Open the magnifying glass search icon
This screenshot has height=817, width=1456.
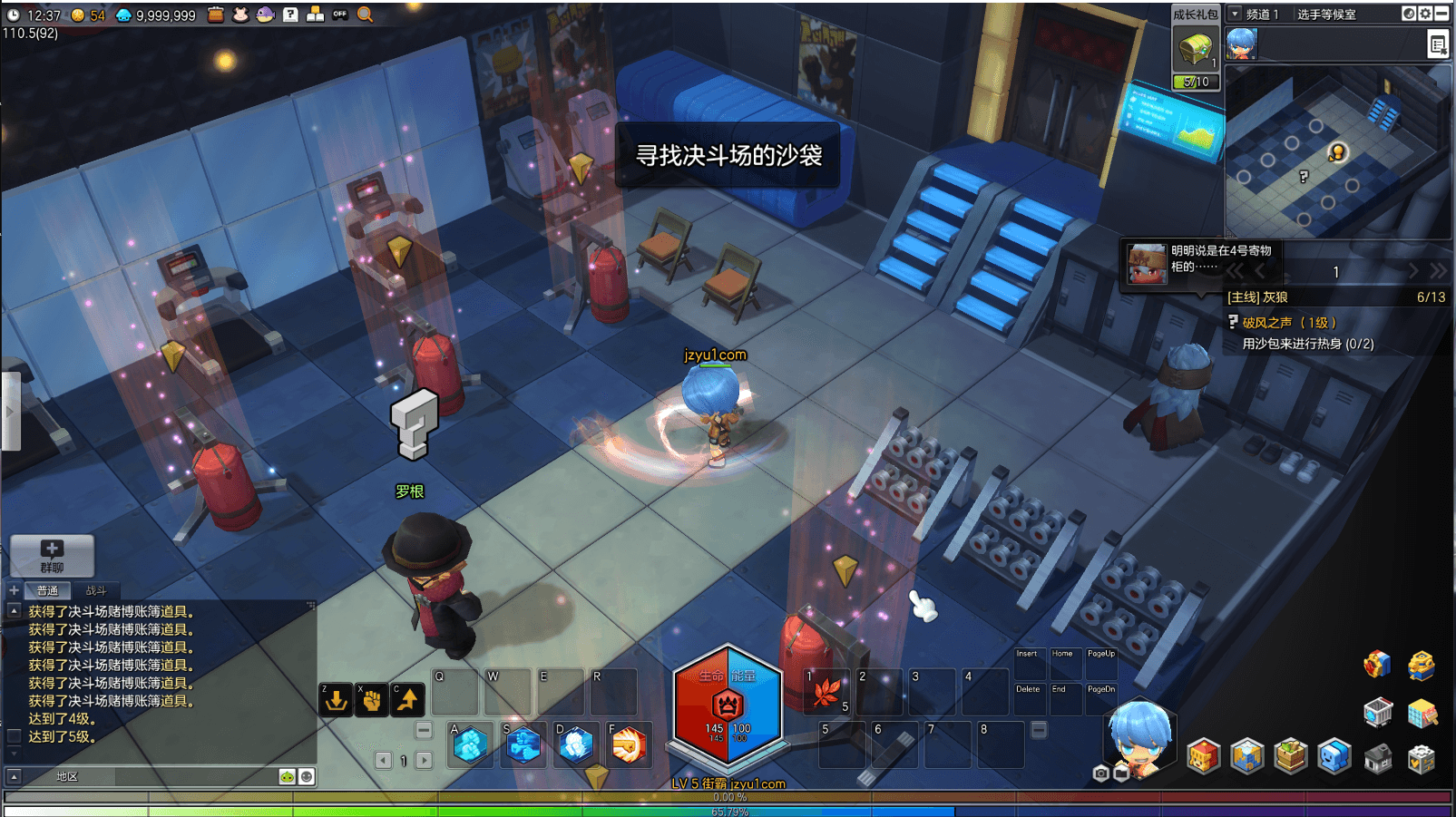365,15
